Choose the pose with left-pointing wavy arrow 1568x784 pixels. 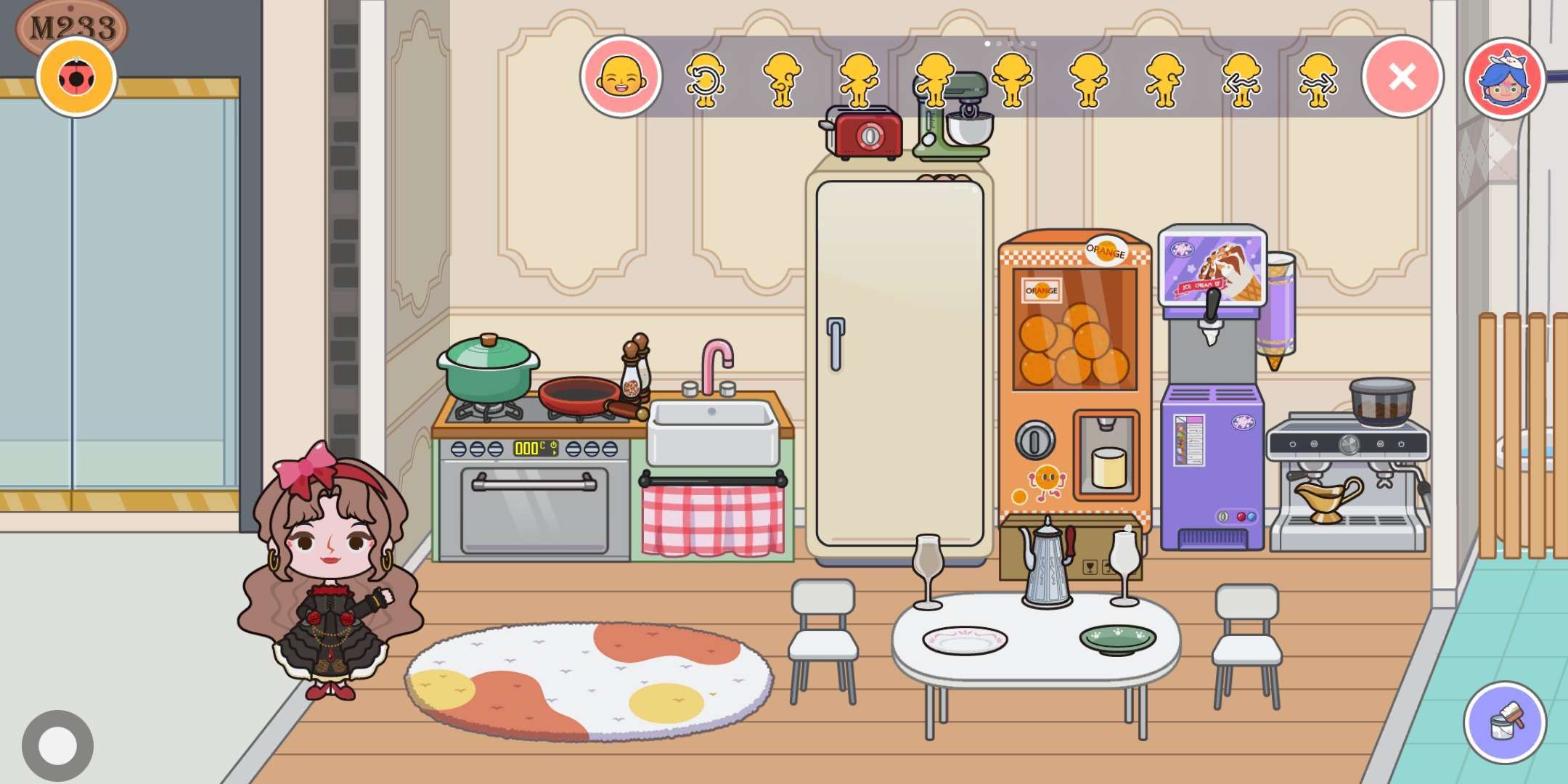tap(1241, 79)
